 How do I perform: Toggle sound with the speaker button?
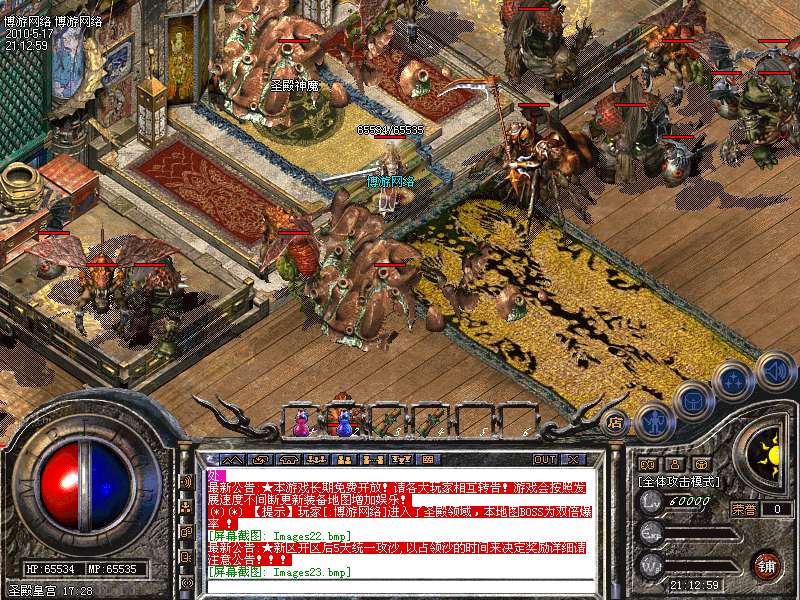[x=774, y=370]
